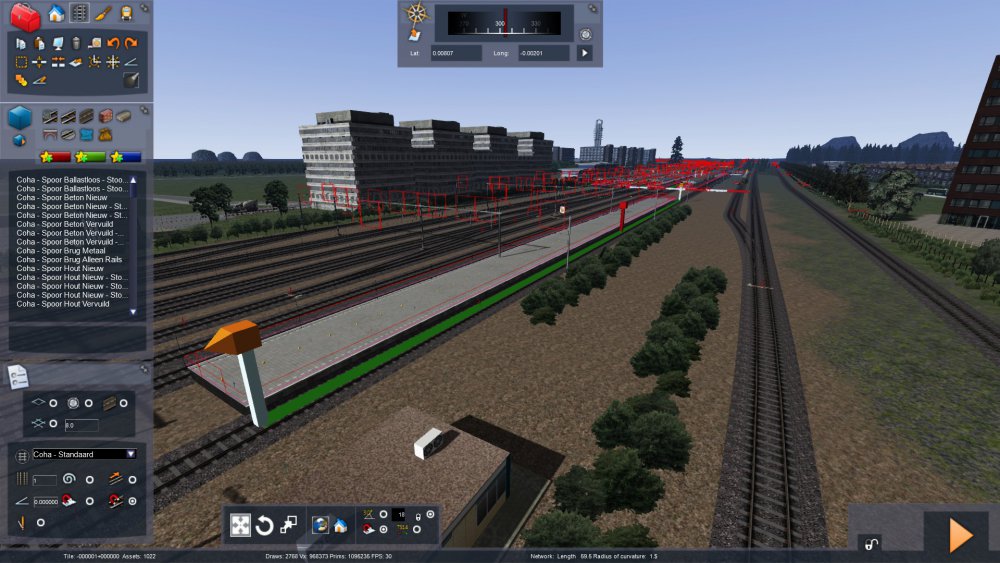Open the red toolbox menu
The image size is (1000, 563).
click(x=24, y=16)
